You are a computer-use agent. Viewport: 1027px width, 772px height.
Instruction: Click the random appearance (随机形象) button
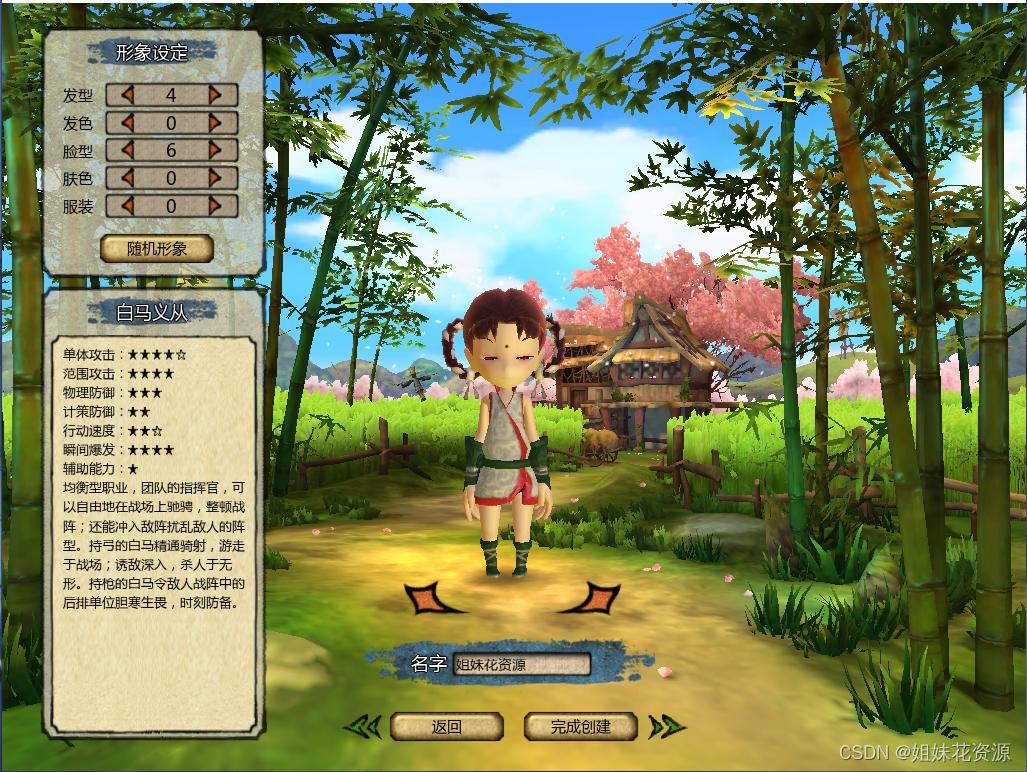[157, 248]
